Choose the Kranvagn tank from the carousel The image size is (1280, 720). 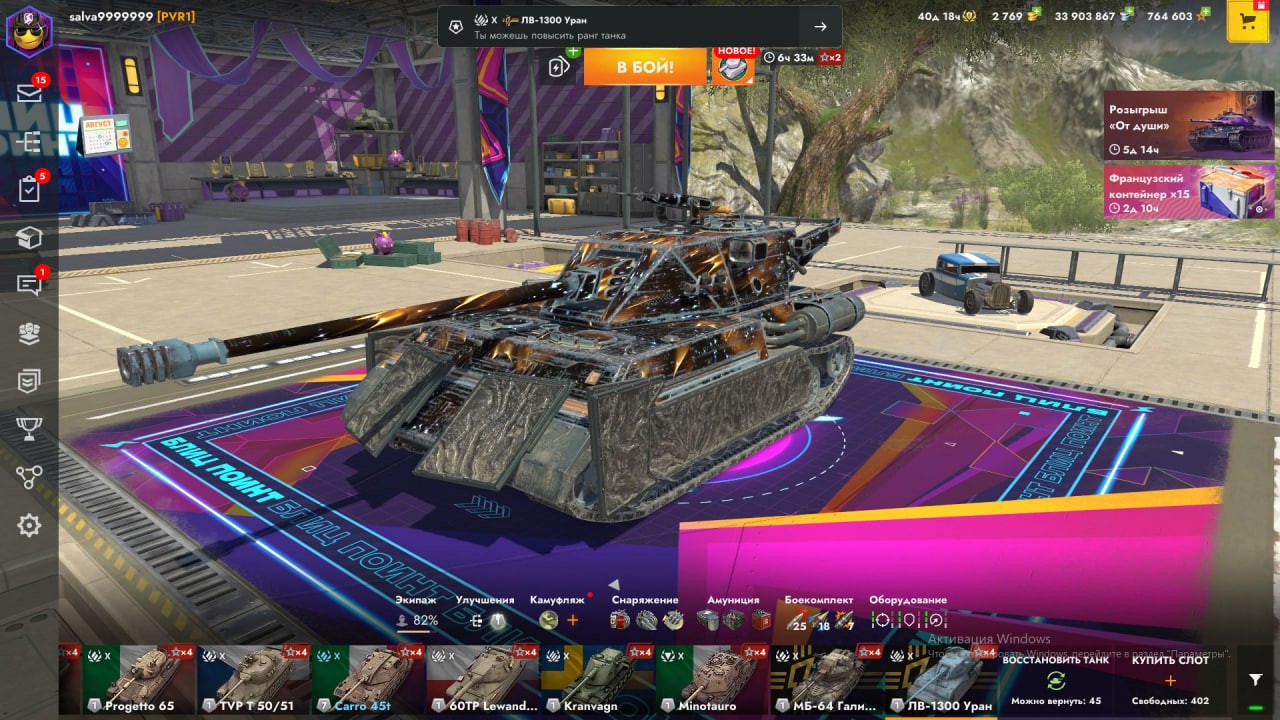point(597,680)
